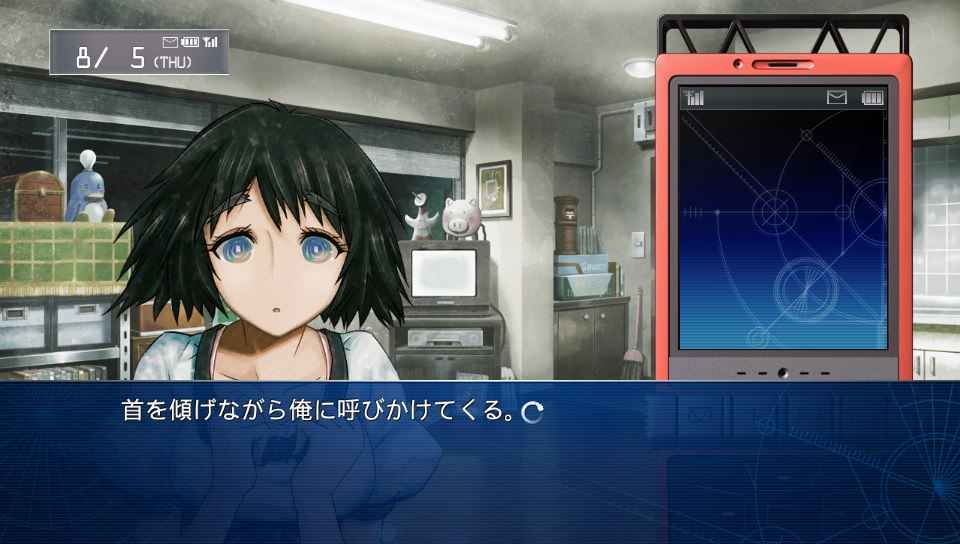
Task: Advance the dialogue text box
Action: tap(533, 412)
